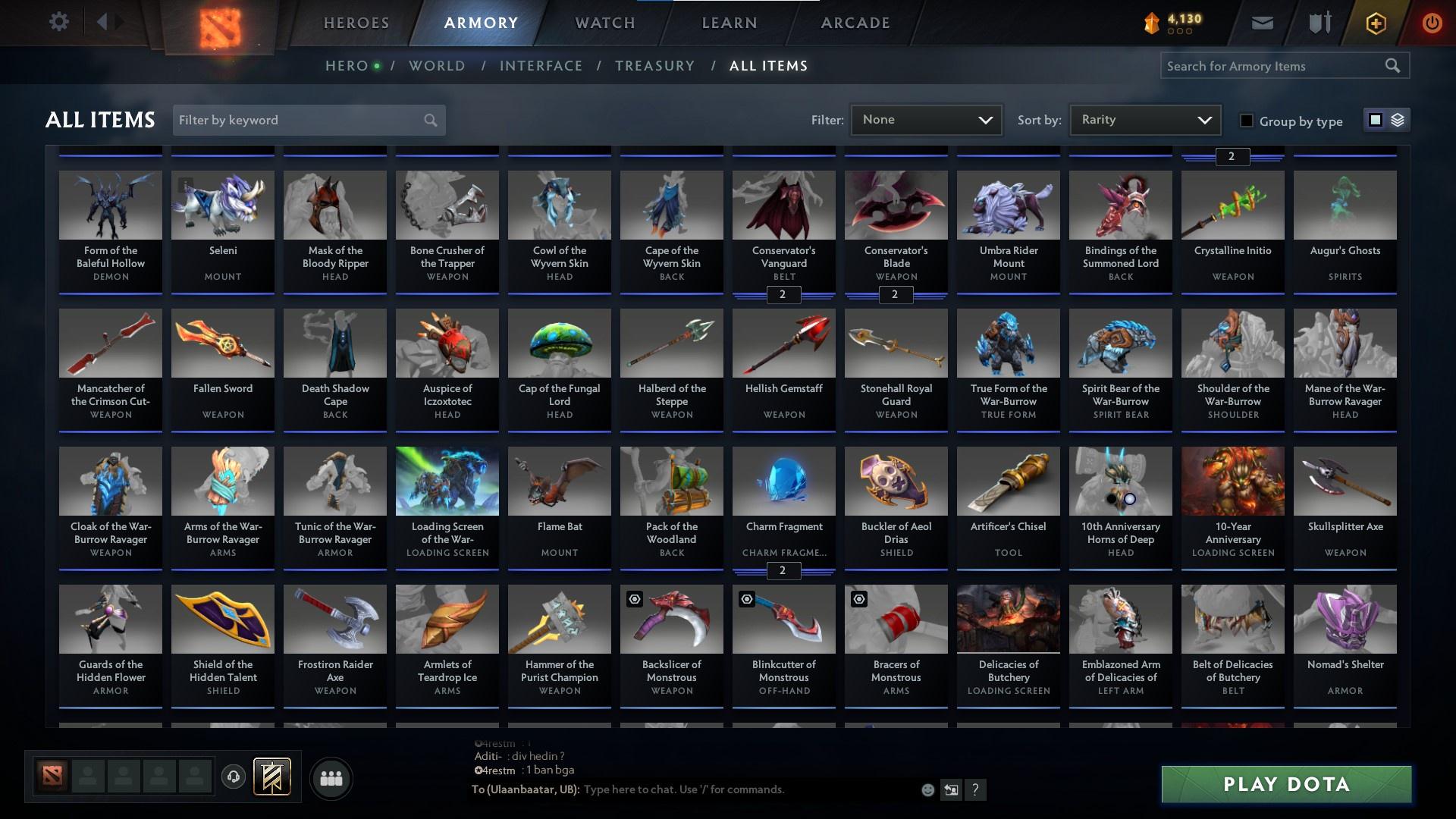Screen dimensions: 1456x819
Task: Click the chat help question mark button
Action: [x=975, y=789]
